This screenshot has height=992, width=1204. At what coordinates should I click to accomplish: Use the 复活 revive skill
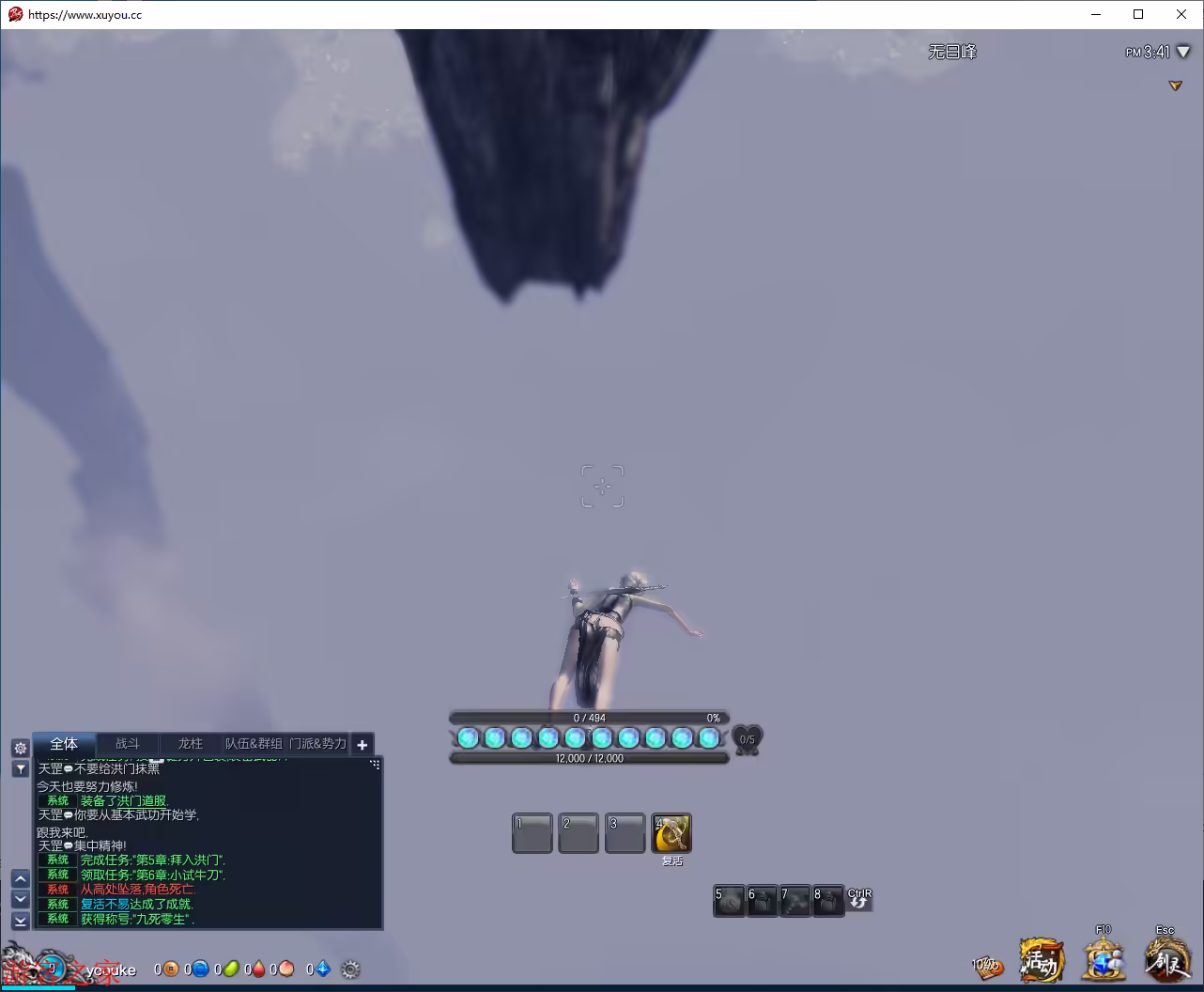[671, 832]
